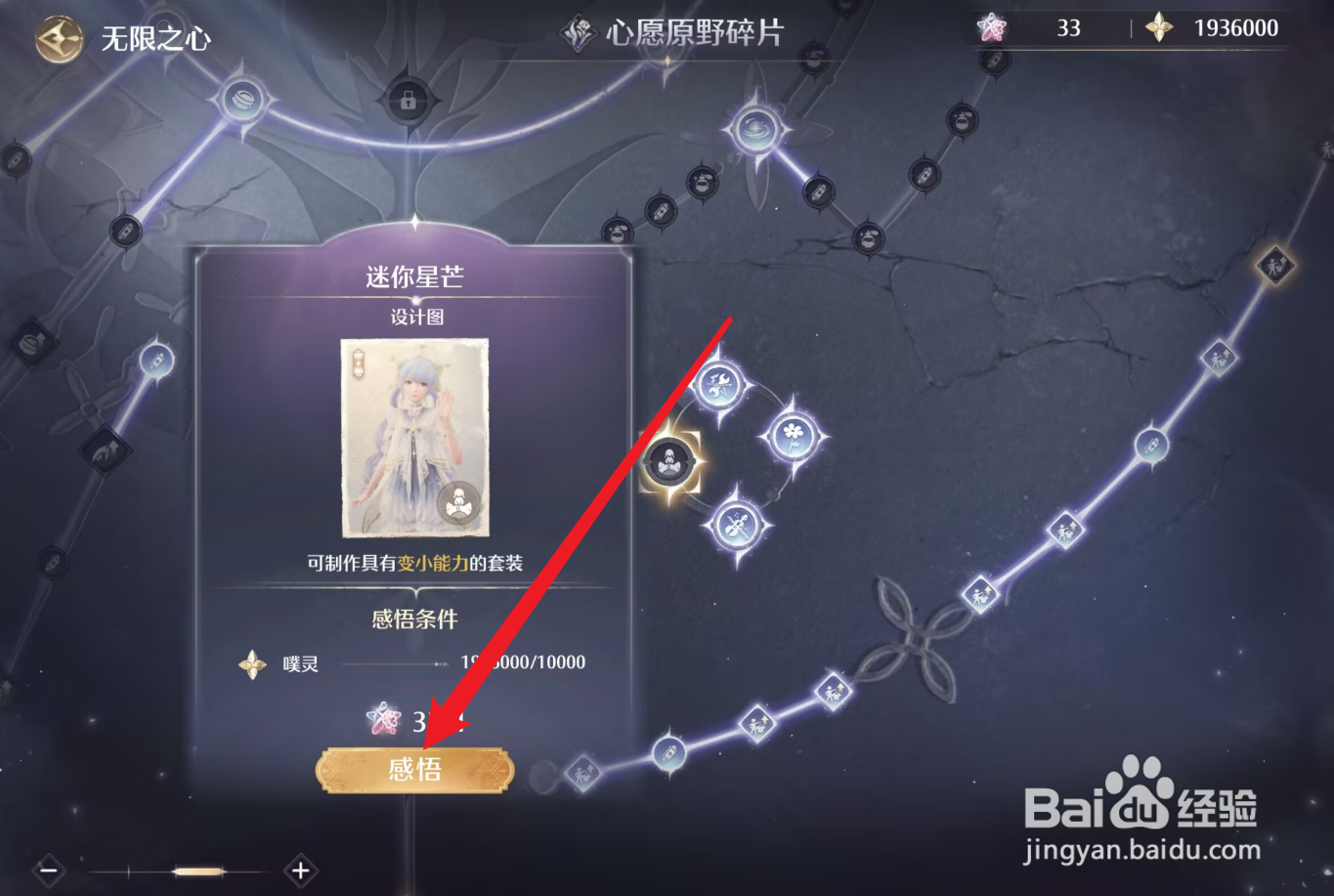Select a 祈 diamond node on the right path
This screenshot has width=1334, height=896.
coord(1065,528)
